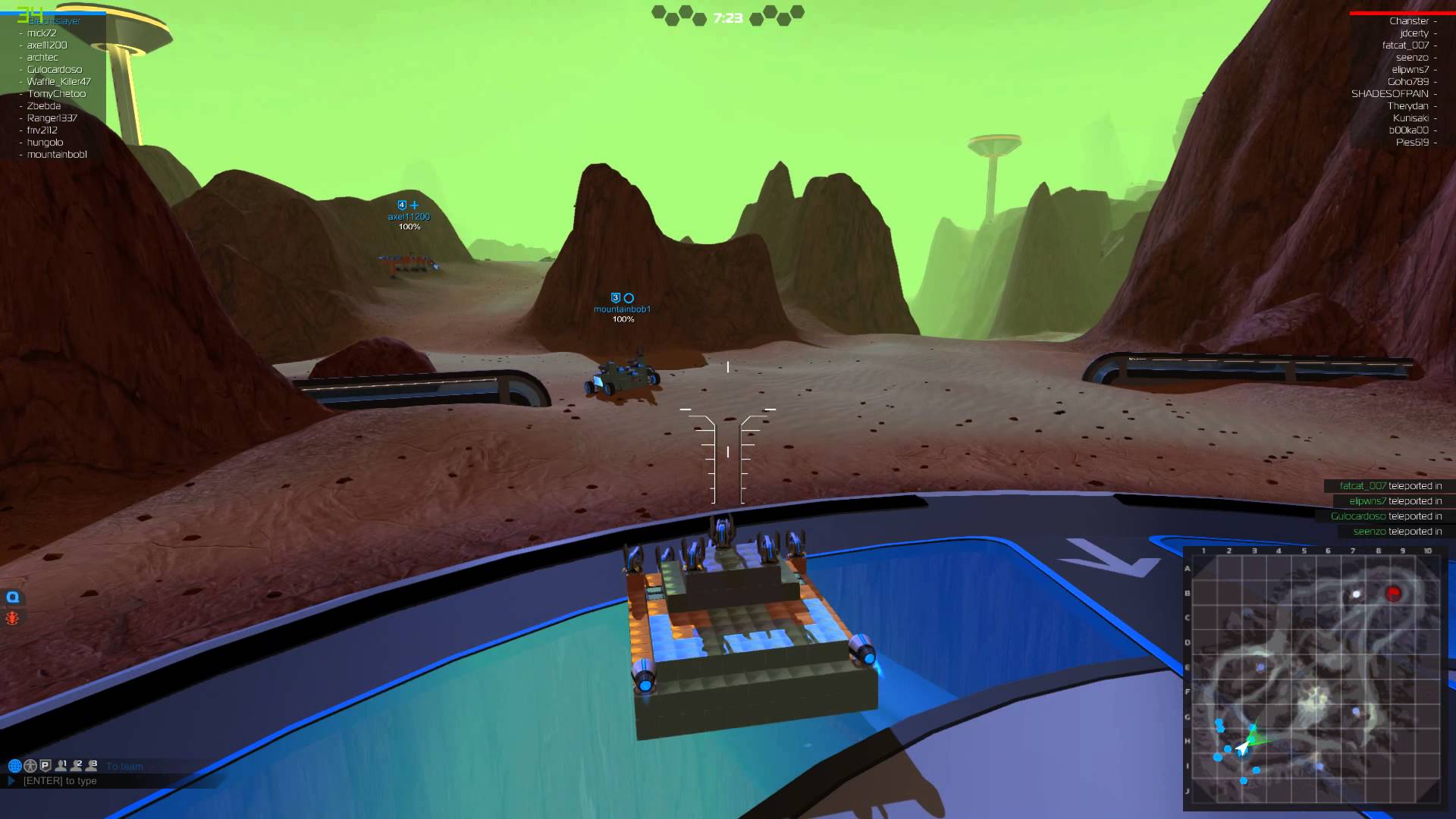The image size is (1456, 819).
Task: Select the global chat globe icon
Action: (15, 765)
